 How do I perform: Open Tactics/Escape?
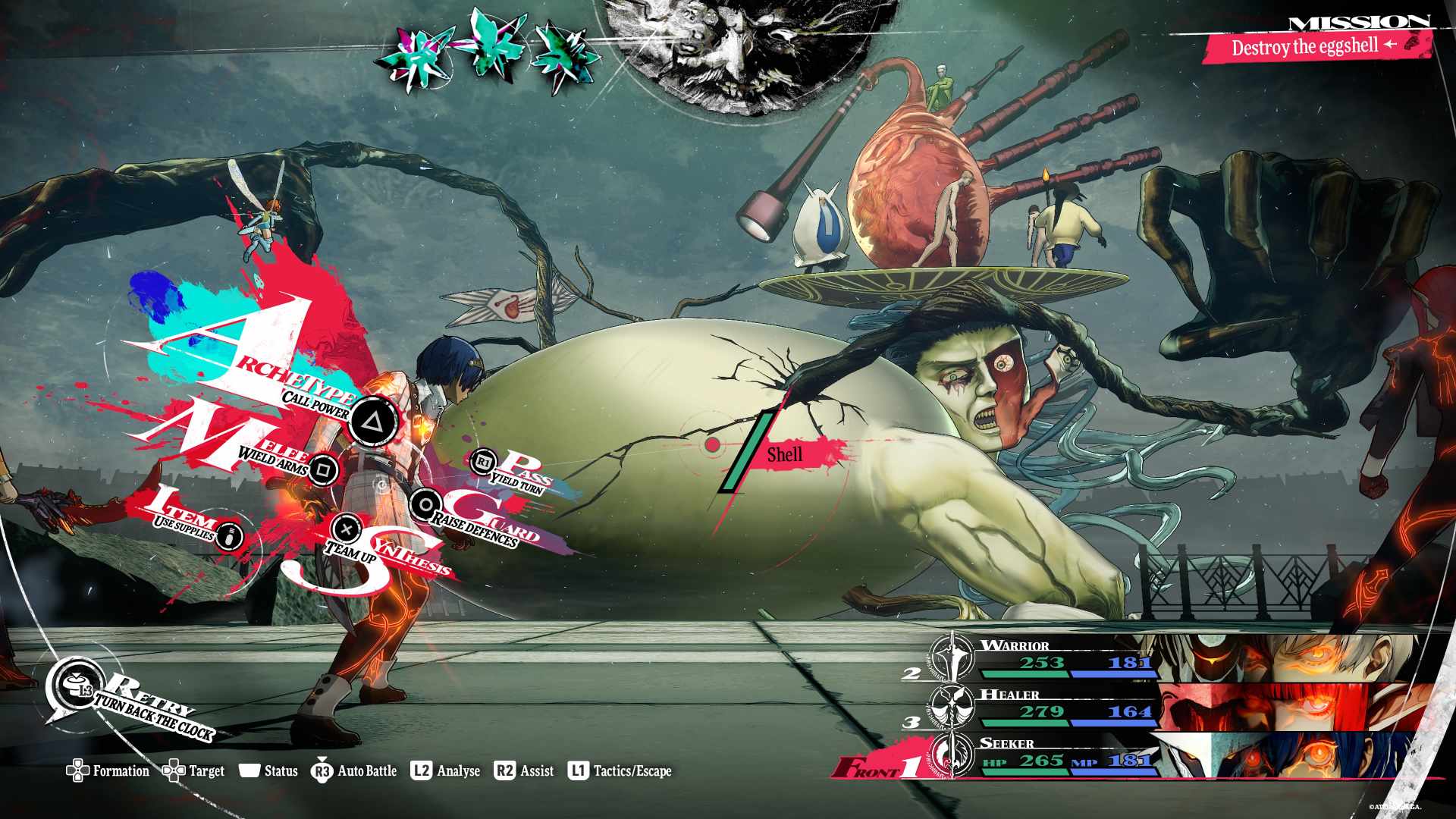(x=620, y=771)
